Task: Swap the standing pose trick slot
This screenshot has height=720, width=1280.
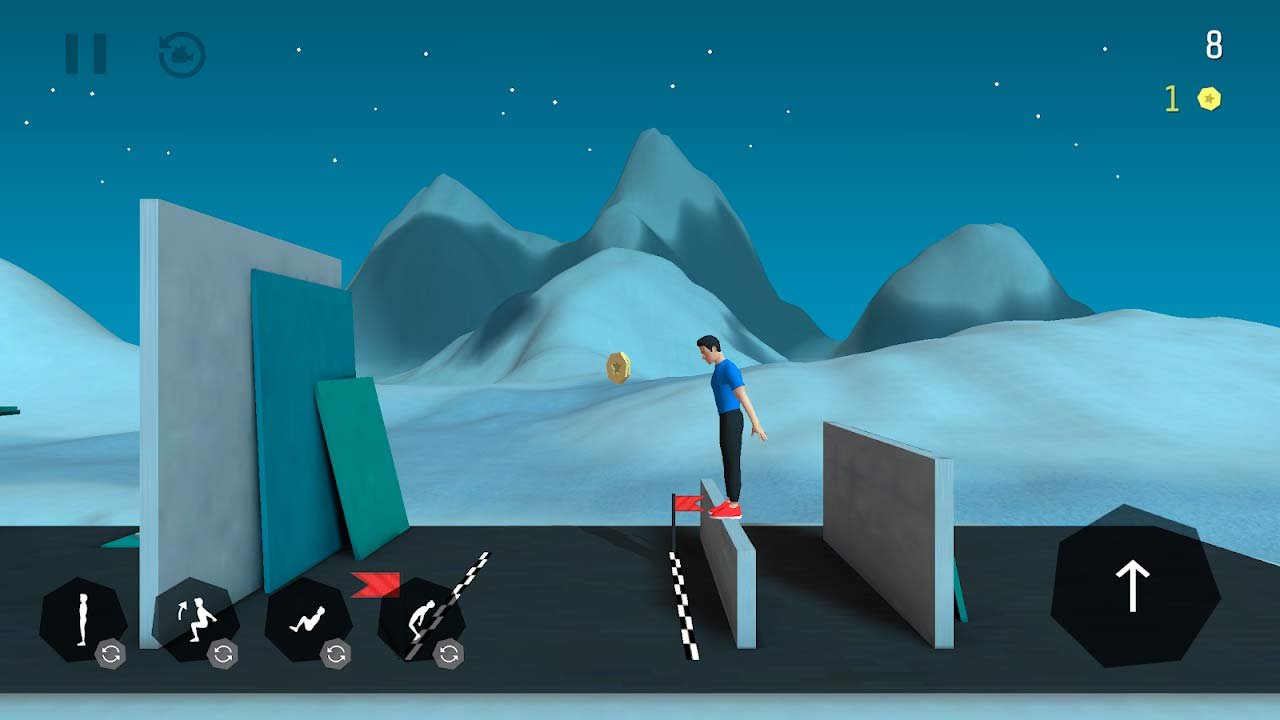Action: 111,654
